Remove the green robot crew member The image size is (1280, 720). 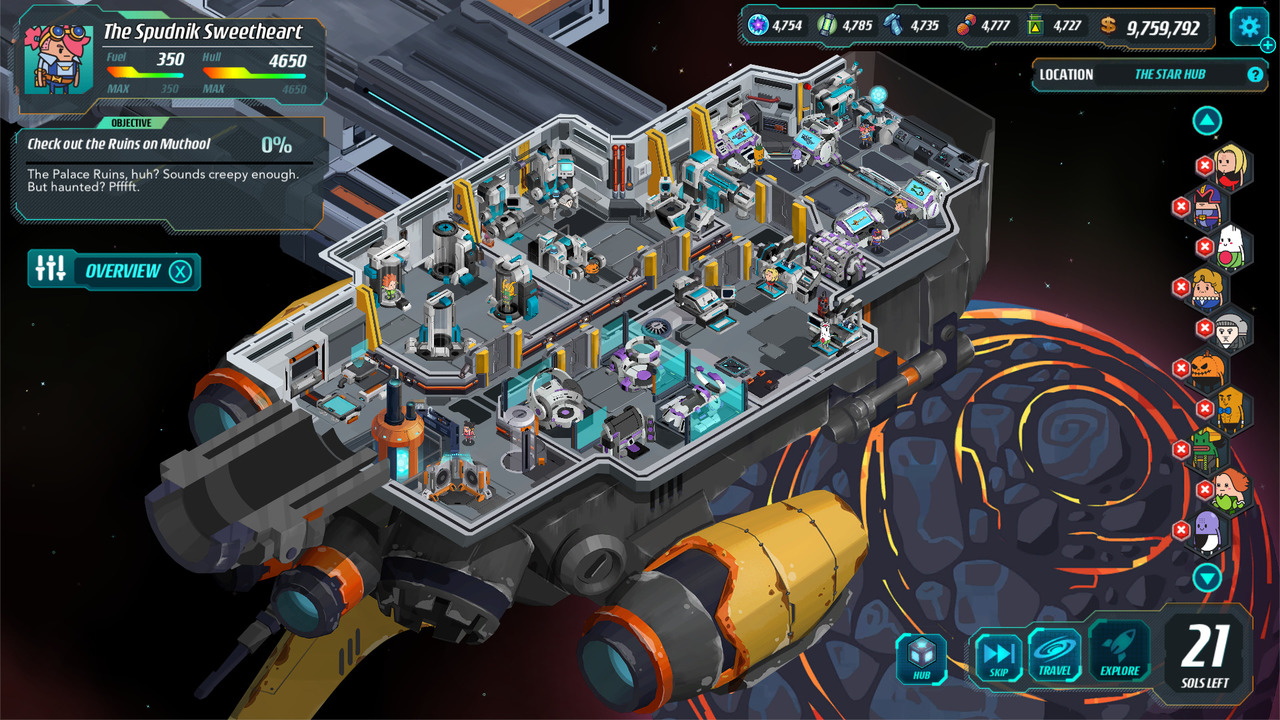click(x=1181, y=449)
